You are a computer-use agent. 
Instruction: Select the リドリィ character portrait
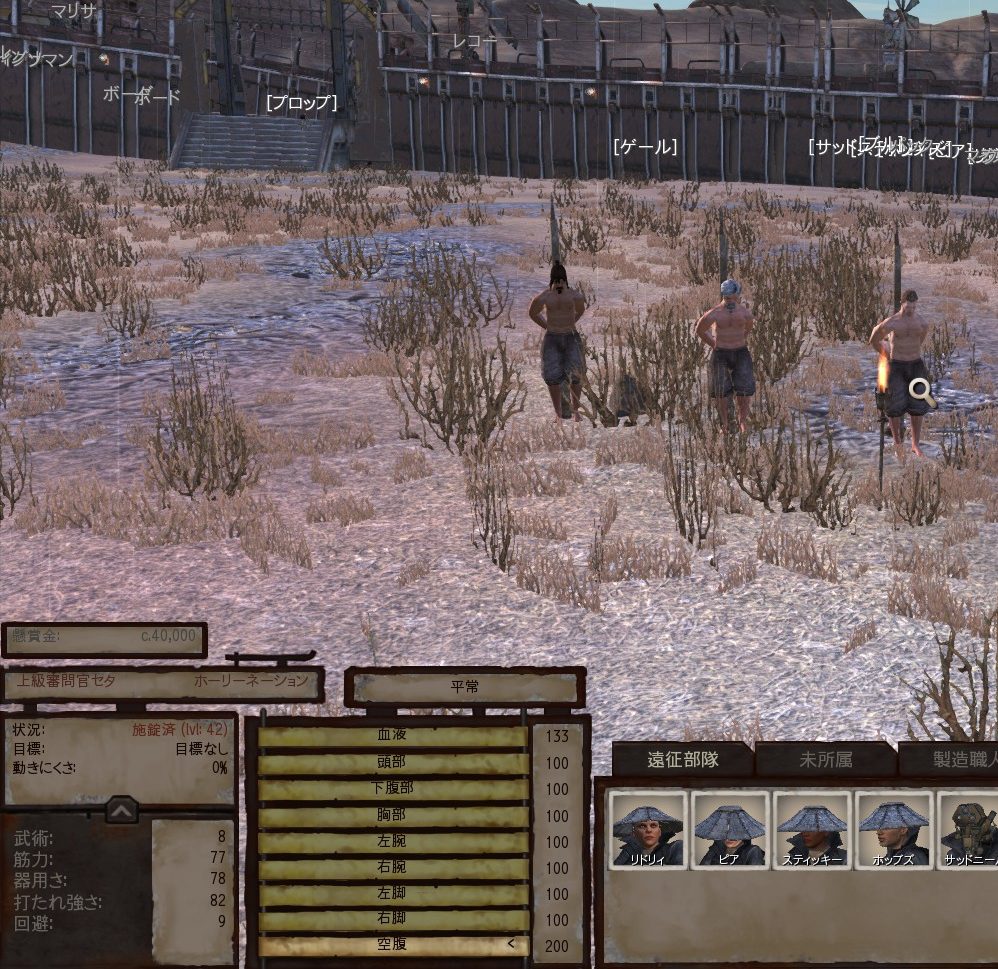648,829
